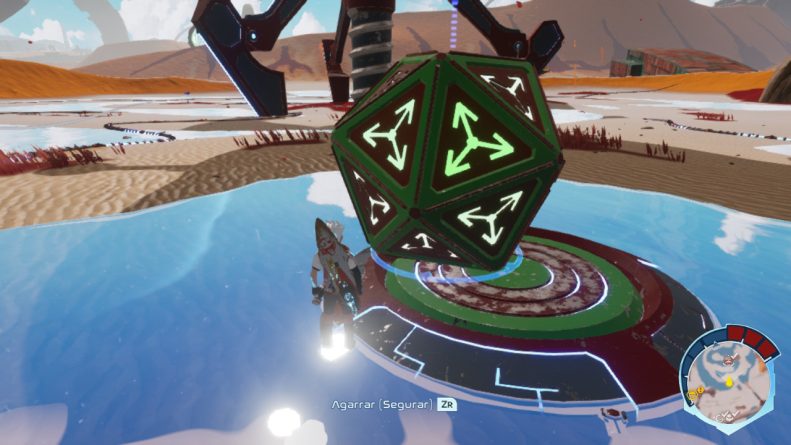Open the circular minimap
The width and height of the screenshot is (791, 445).
pos(729,383)
